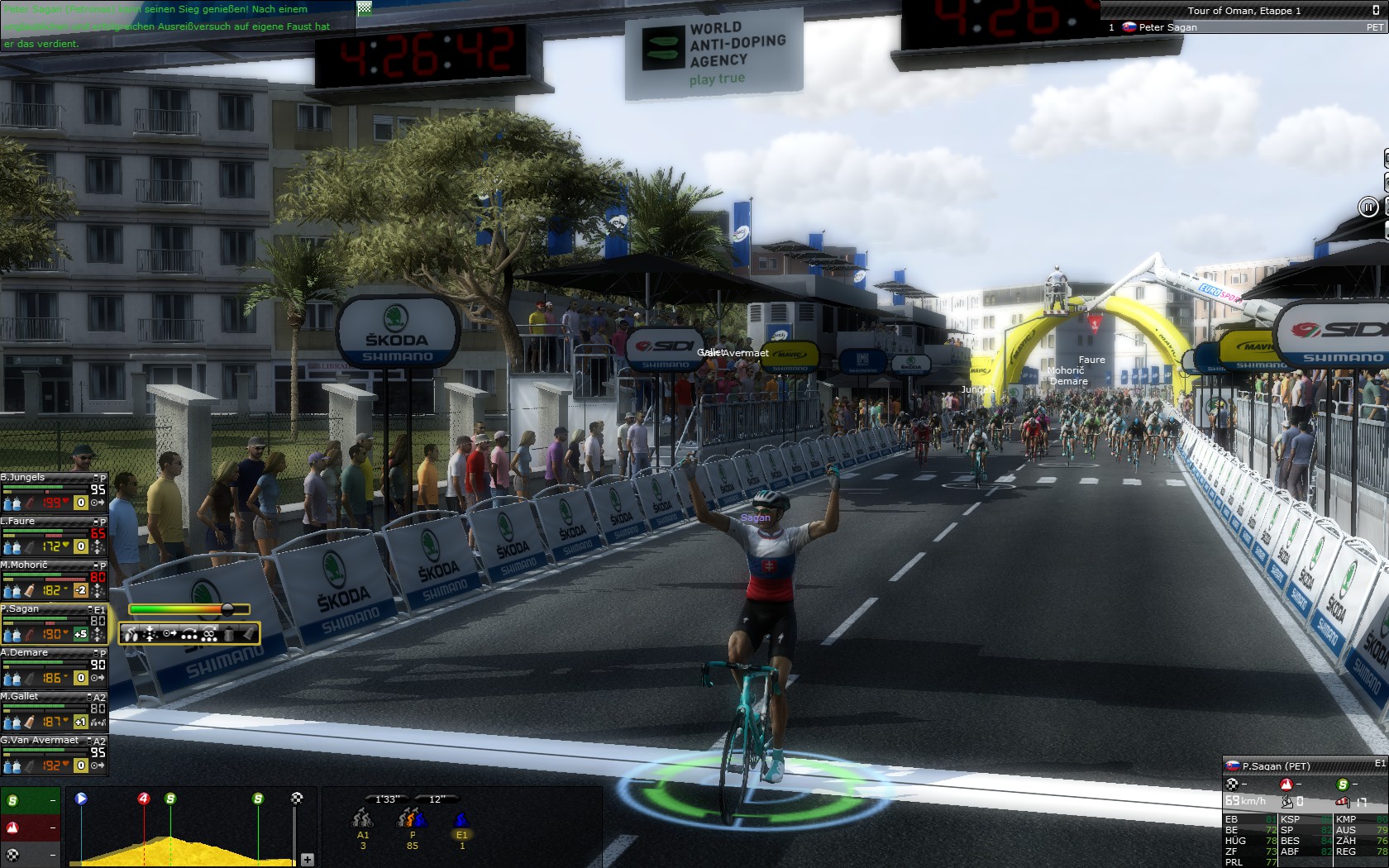This screenshot has width=1389, height=868.
Task: Expand the stage profile with plus button
Action: coord(308,860)
